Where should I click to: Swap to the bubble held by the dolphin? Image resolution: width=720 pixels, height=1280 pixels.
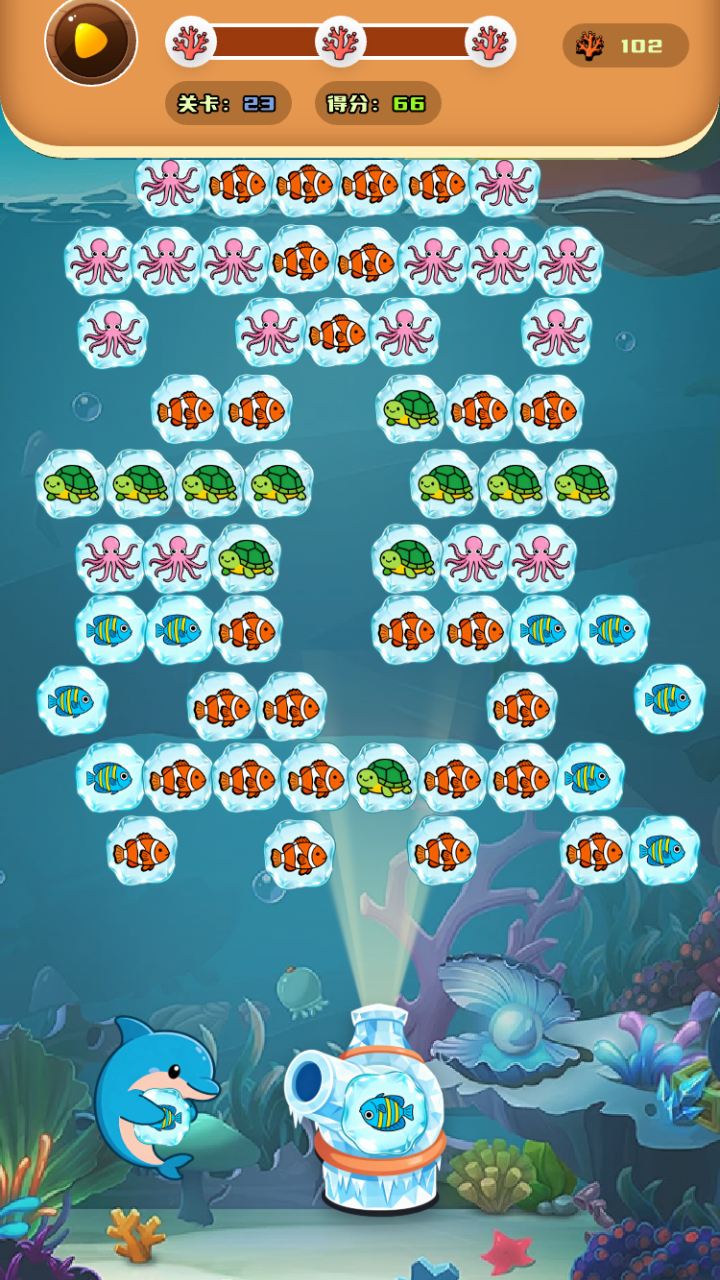coord(163,1116)
